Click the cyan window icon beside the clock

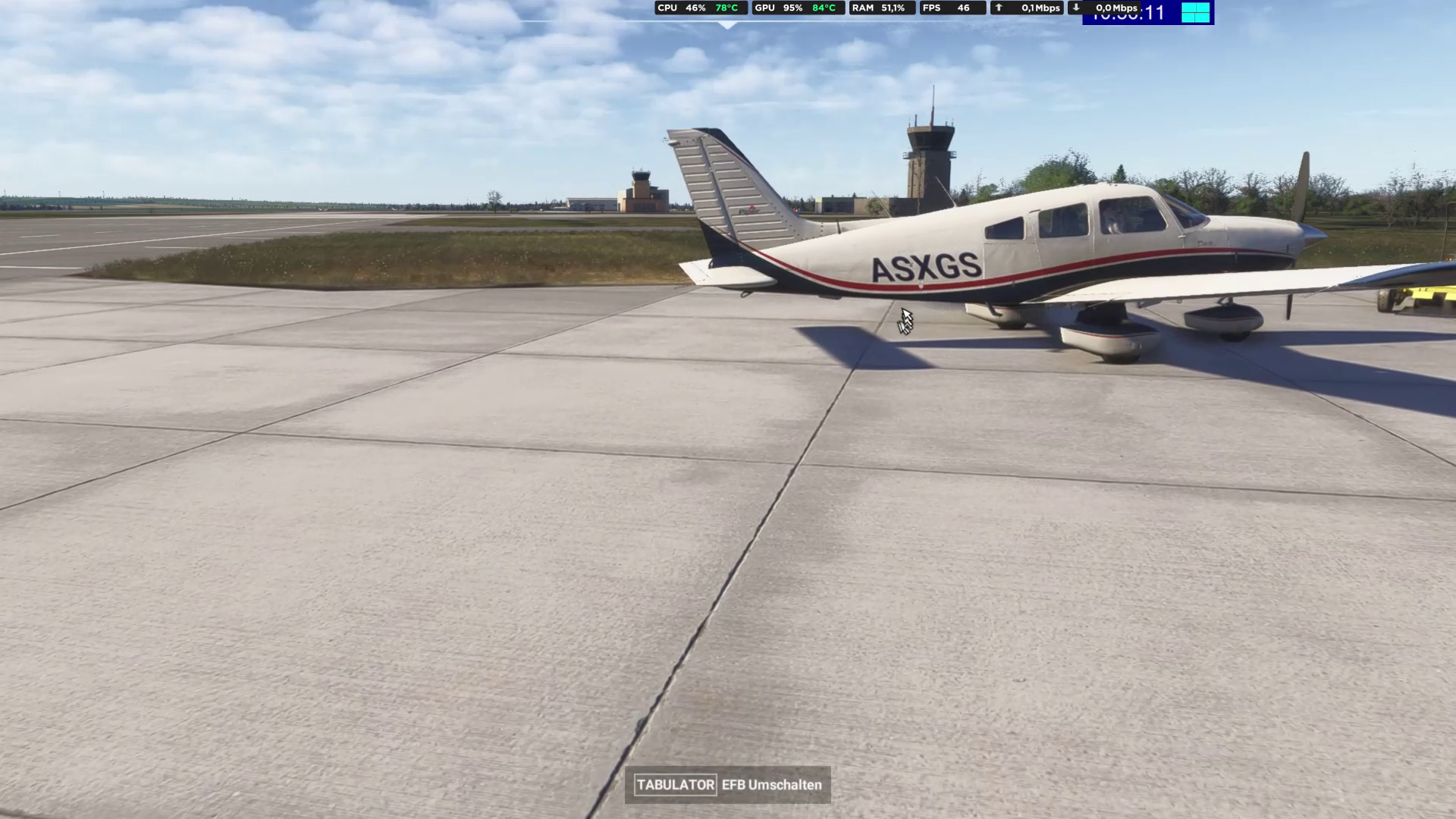click(x=1195, y=12)
